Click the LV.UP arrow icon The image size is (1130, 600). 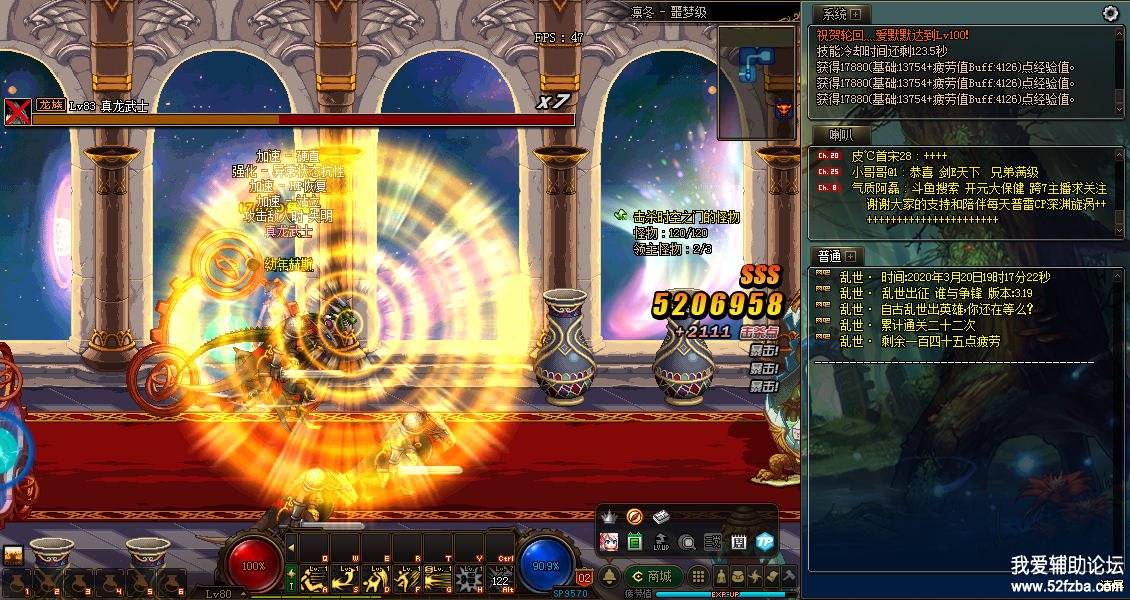[660, 542]
